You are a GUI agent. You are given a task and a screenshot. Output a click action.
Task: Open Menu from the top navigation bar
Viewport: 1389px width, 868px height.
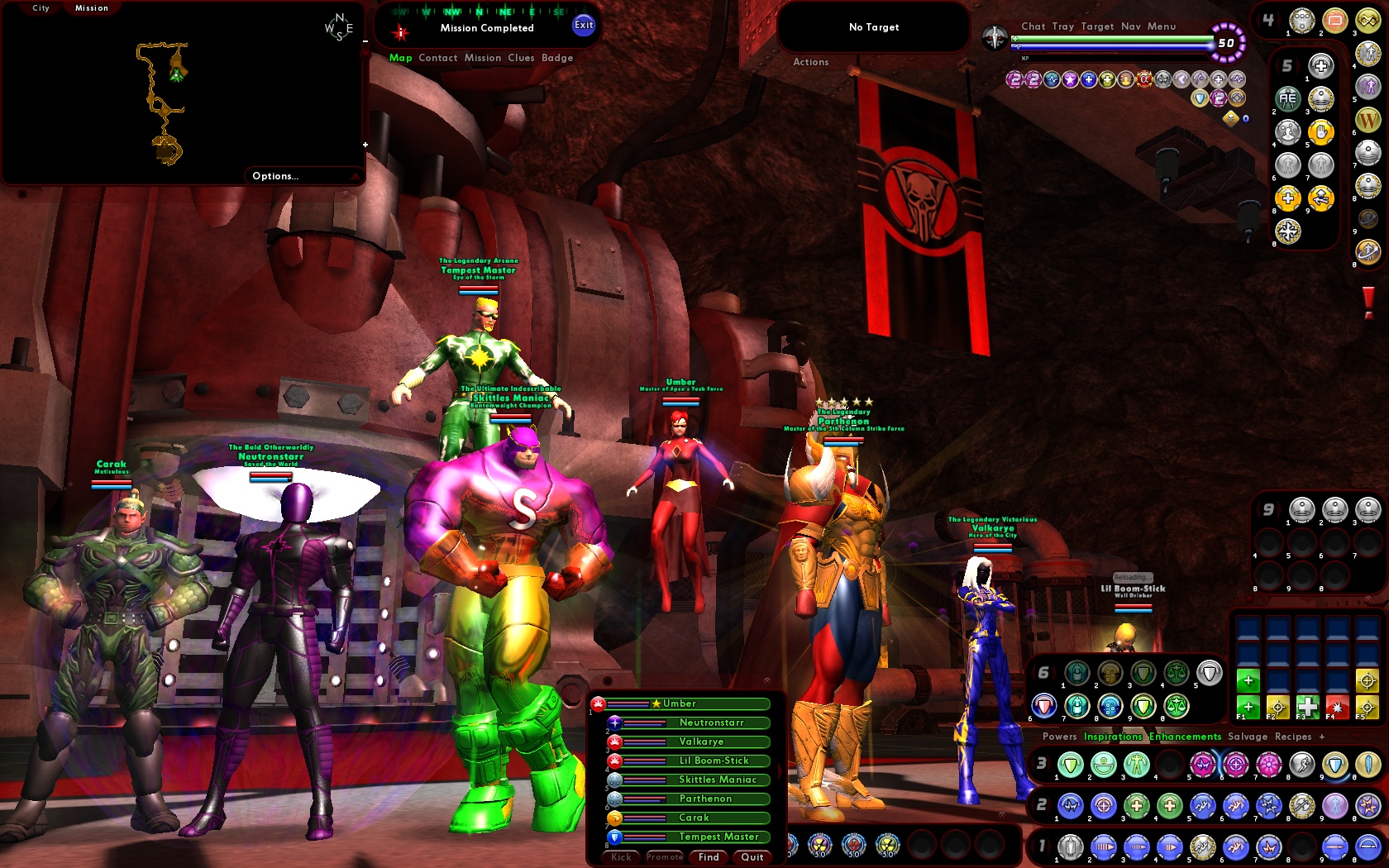(x=1162, y=26)
